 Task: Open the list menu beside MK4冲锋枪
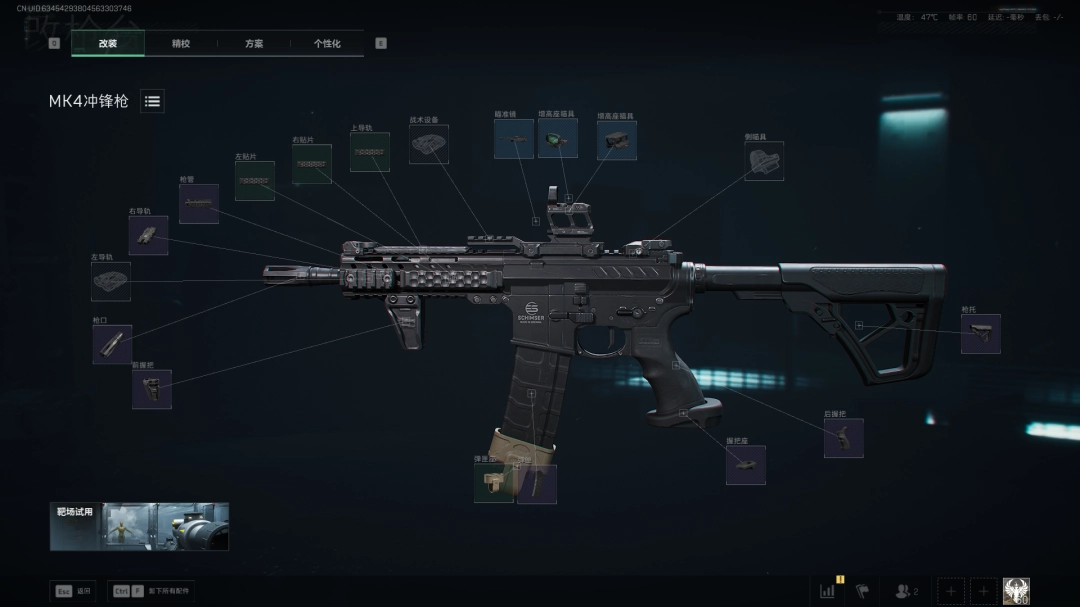click(x=152, y=101)
